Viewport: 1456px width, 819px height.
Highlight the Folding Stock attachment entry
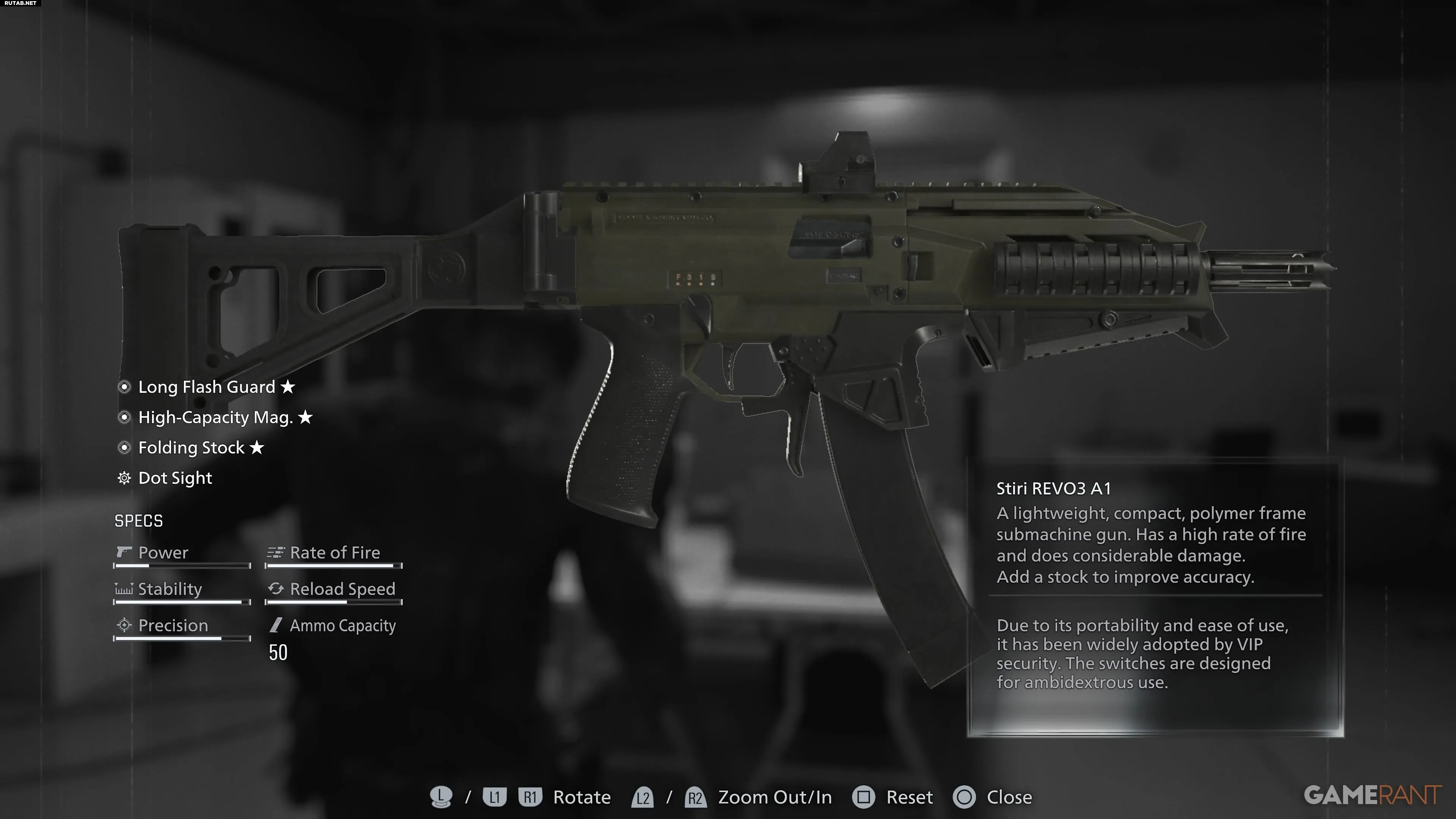[x=191, y=448]
